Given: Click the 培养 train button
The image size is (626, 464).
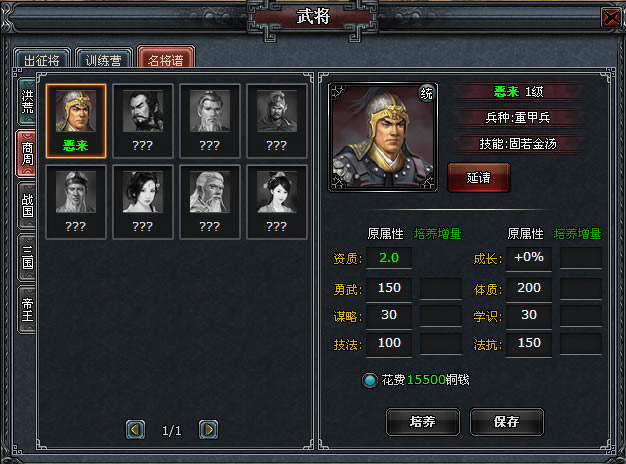Looking at the screenshot, I should (422, 421).
